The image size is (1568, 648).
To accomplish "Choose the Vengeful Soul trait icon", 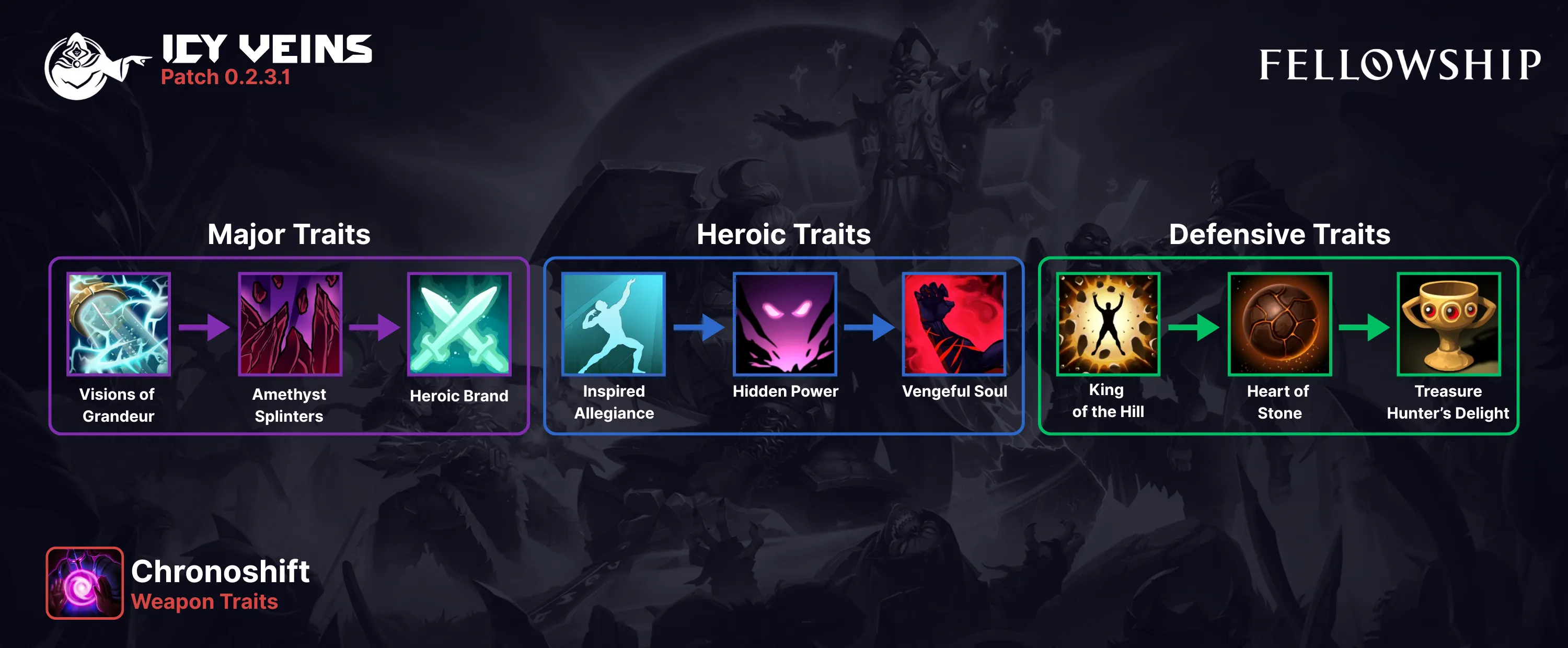I will click(954, 323).
